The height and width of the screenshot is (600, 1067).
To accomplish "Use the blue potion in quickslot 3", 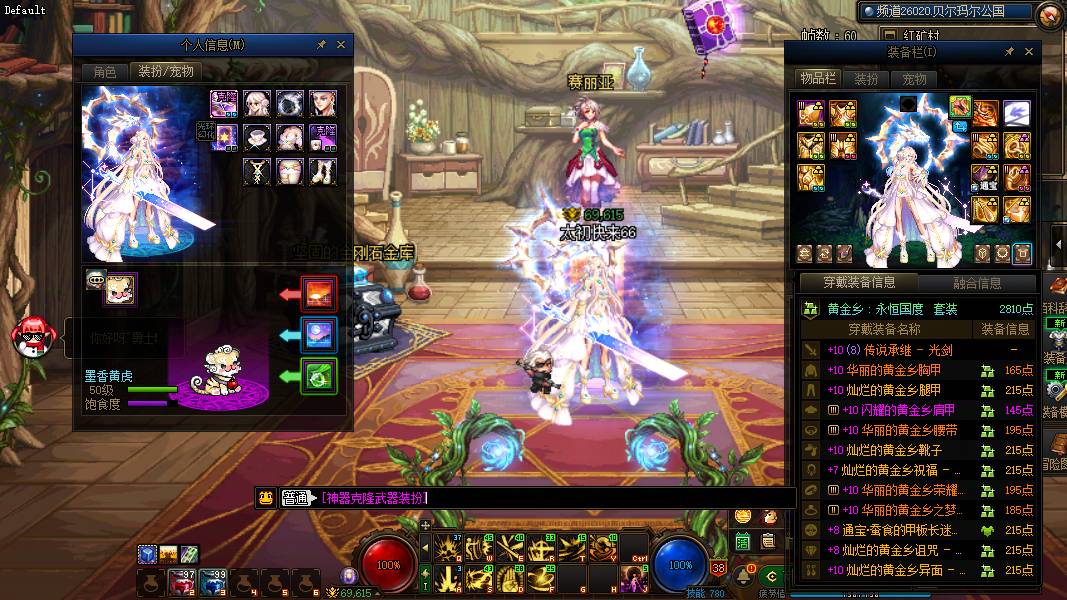I will pos(212,582).
